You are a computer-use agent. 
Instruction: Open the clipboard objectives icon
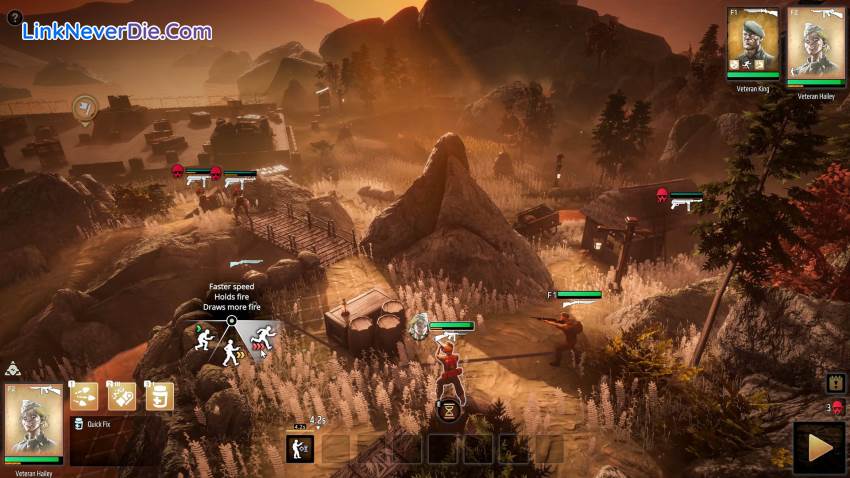coord(836,382)
